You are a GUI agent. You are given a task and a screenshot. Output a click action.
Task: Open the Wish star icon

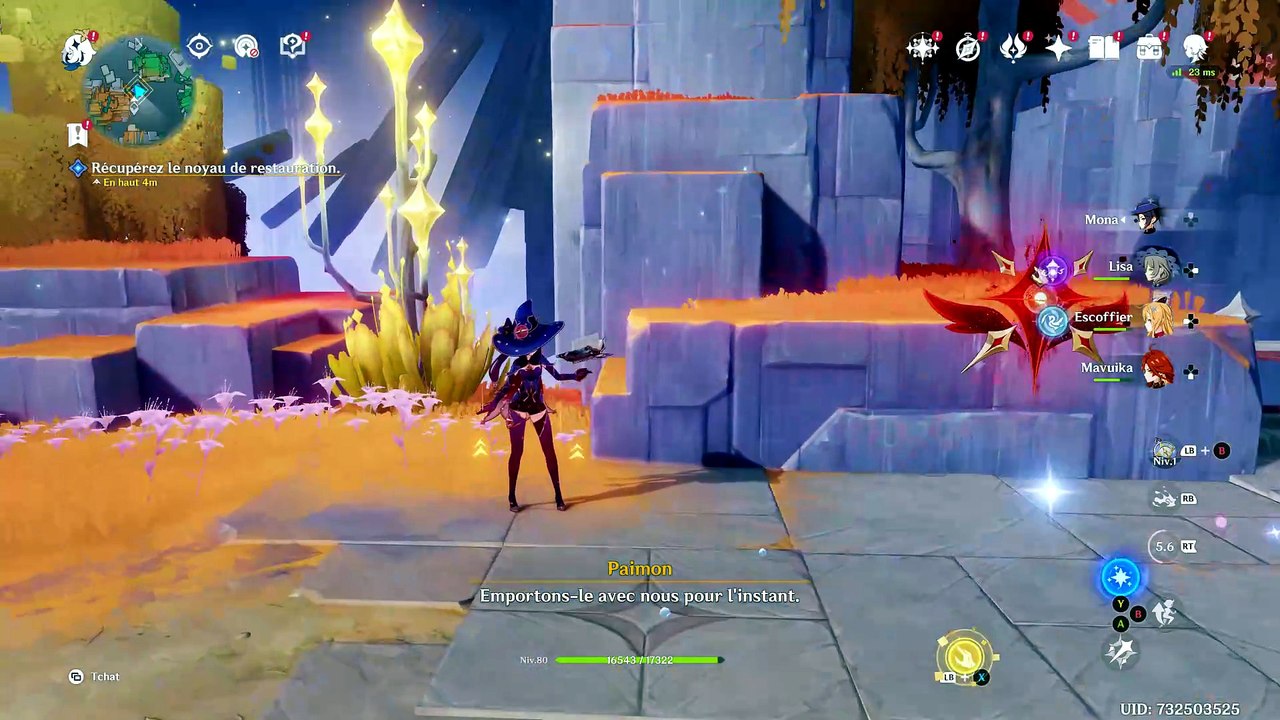tap(1058, 47)
